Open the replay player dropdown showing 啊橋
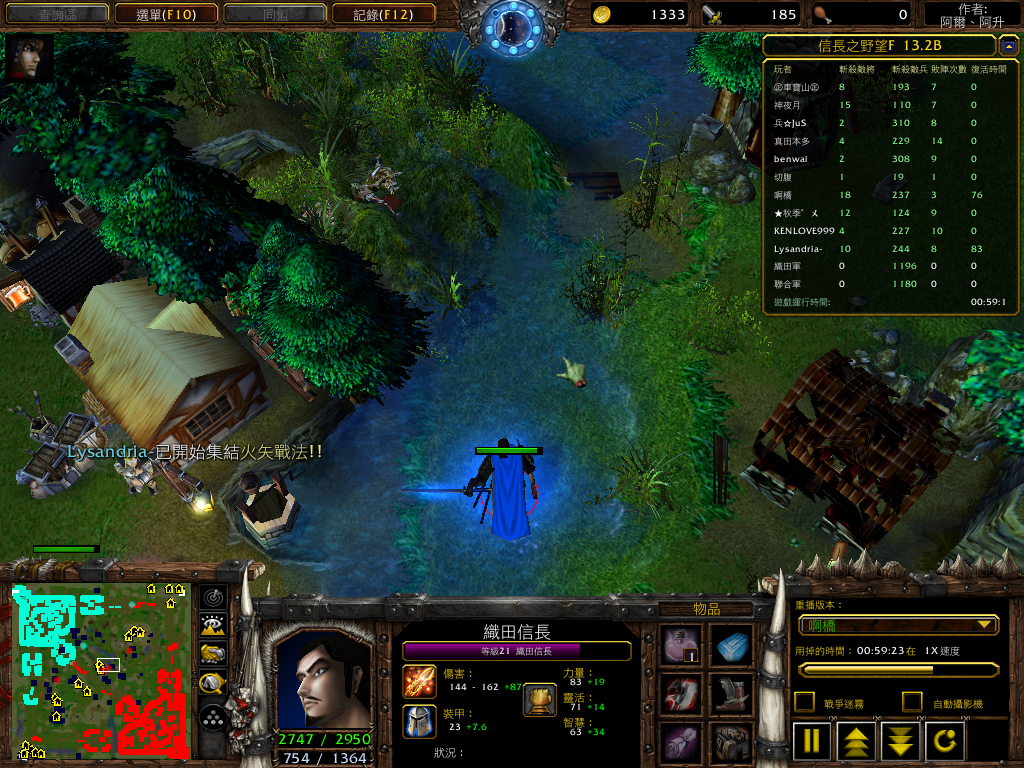 (898, 625)
